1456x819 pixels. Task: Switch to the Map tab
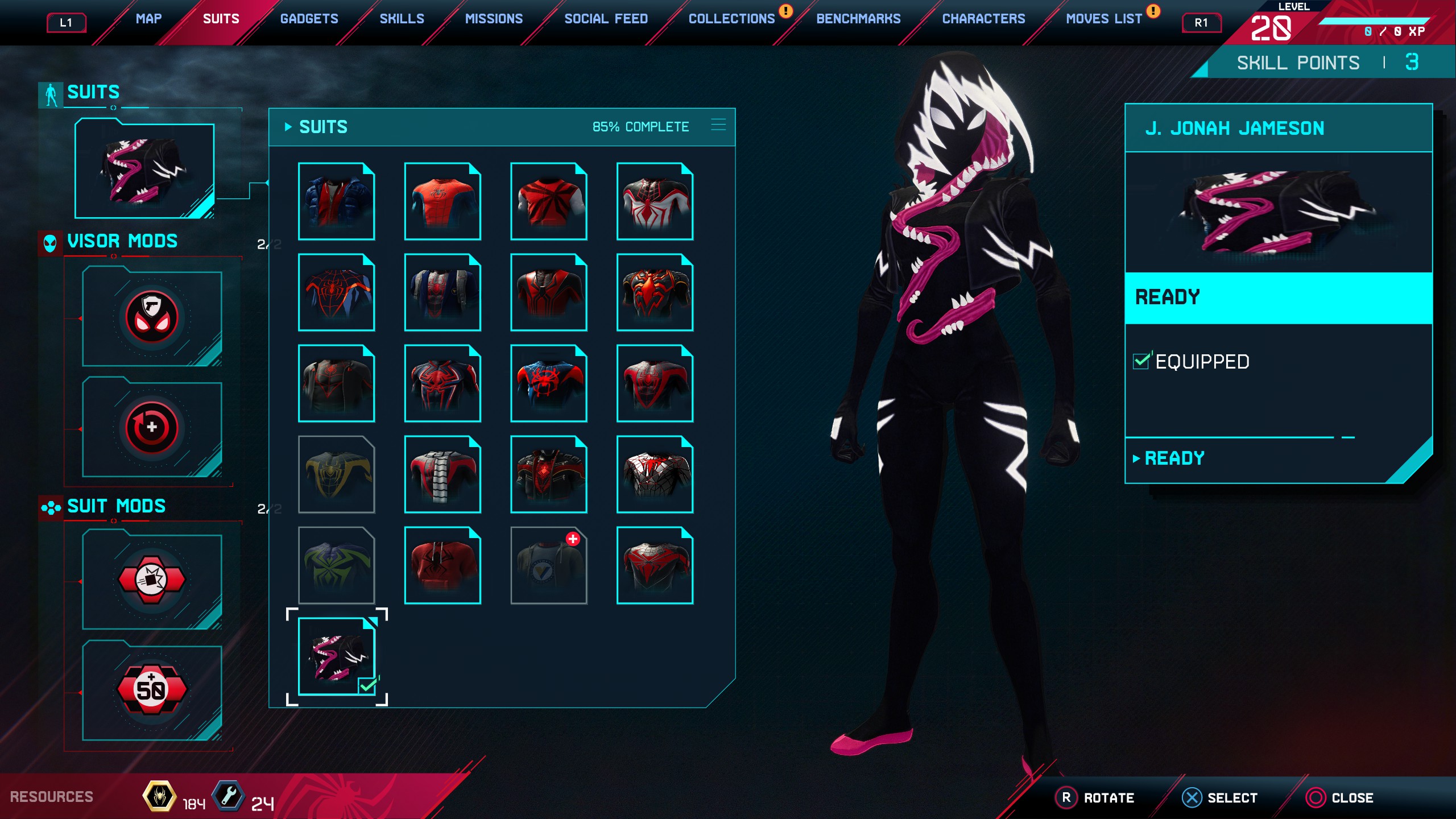click(148, 19)
